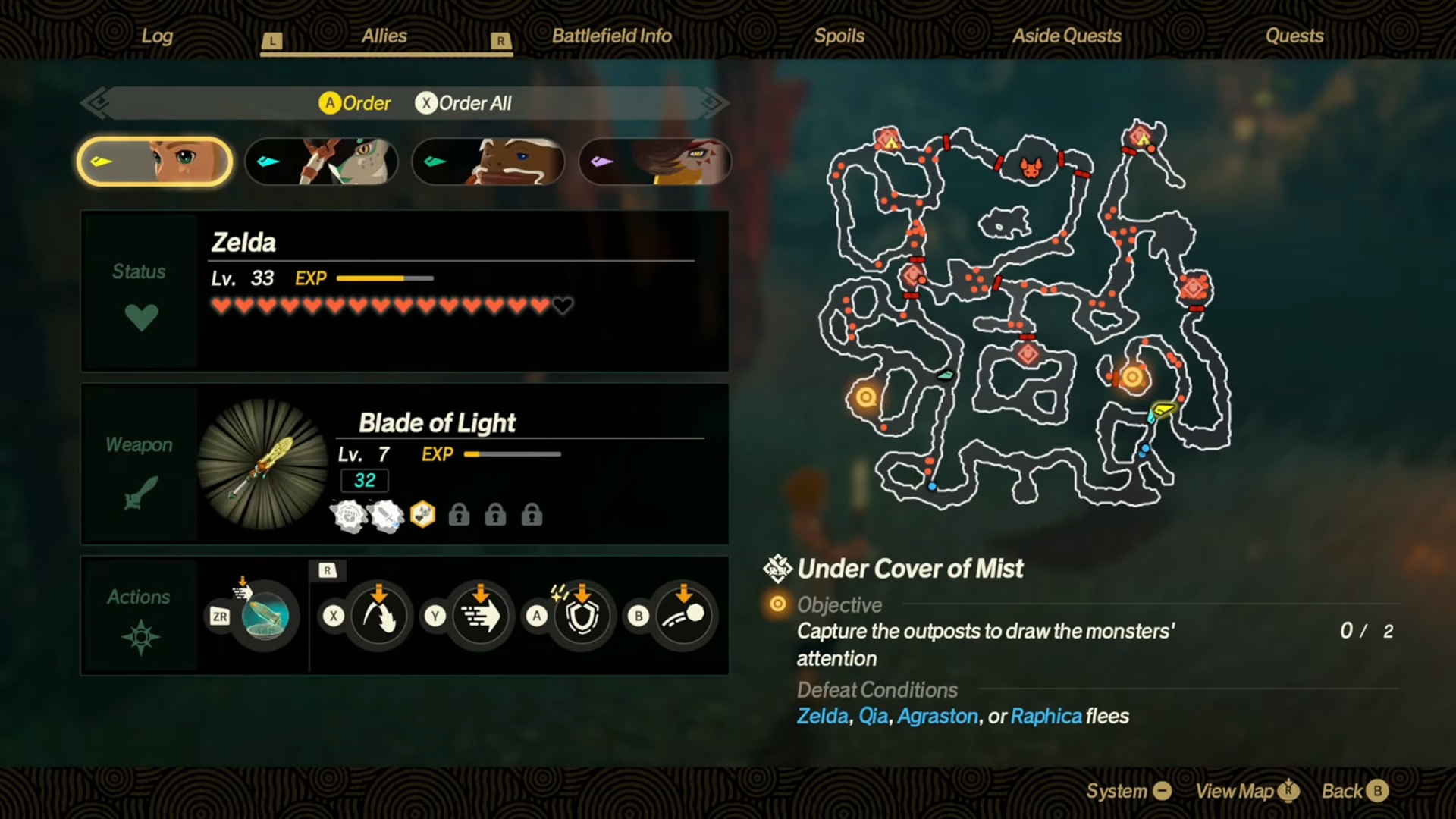Toggle the highlighted hexagonal weapon seal
Viewport: 1456px width, 819px height.
point(422,515)
